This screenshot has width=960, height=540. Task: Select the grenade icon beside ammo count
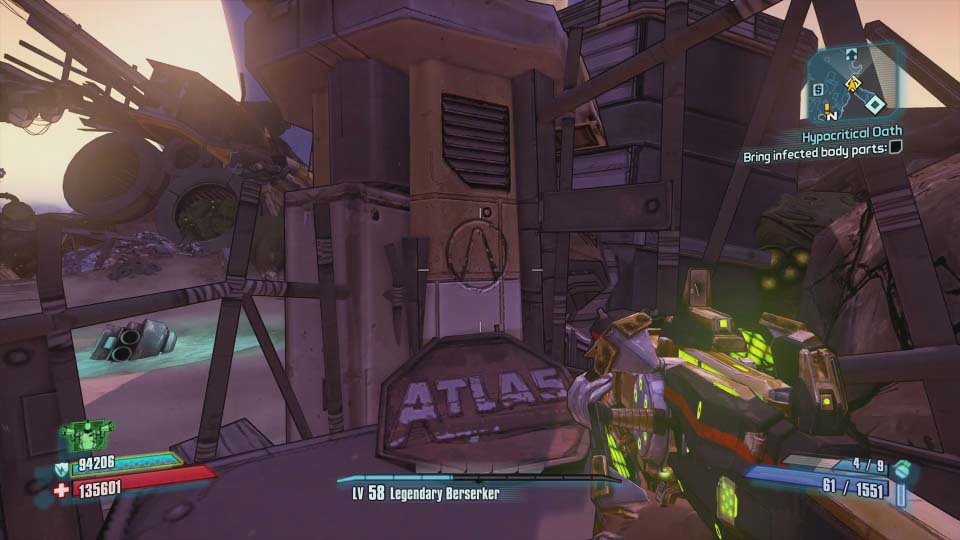[x=902, y=469]
